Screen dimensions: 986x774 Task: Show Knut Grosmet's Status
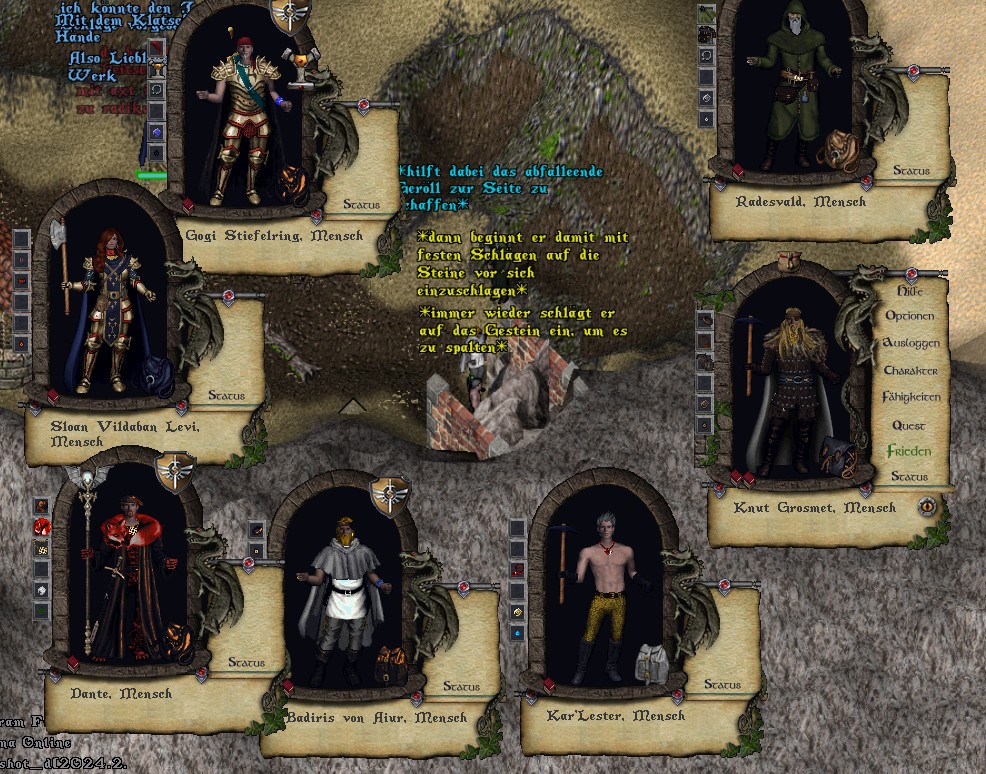pos(909,477)
